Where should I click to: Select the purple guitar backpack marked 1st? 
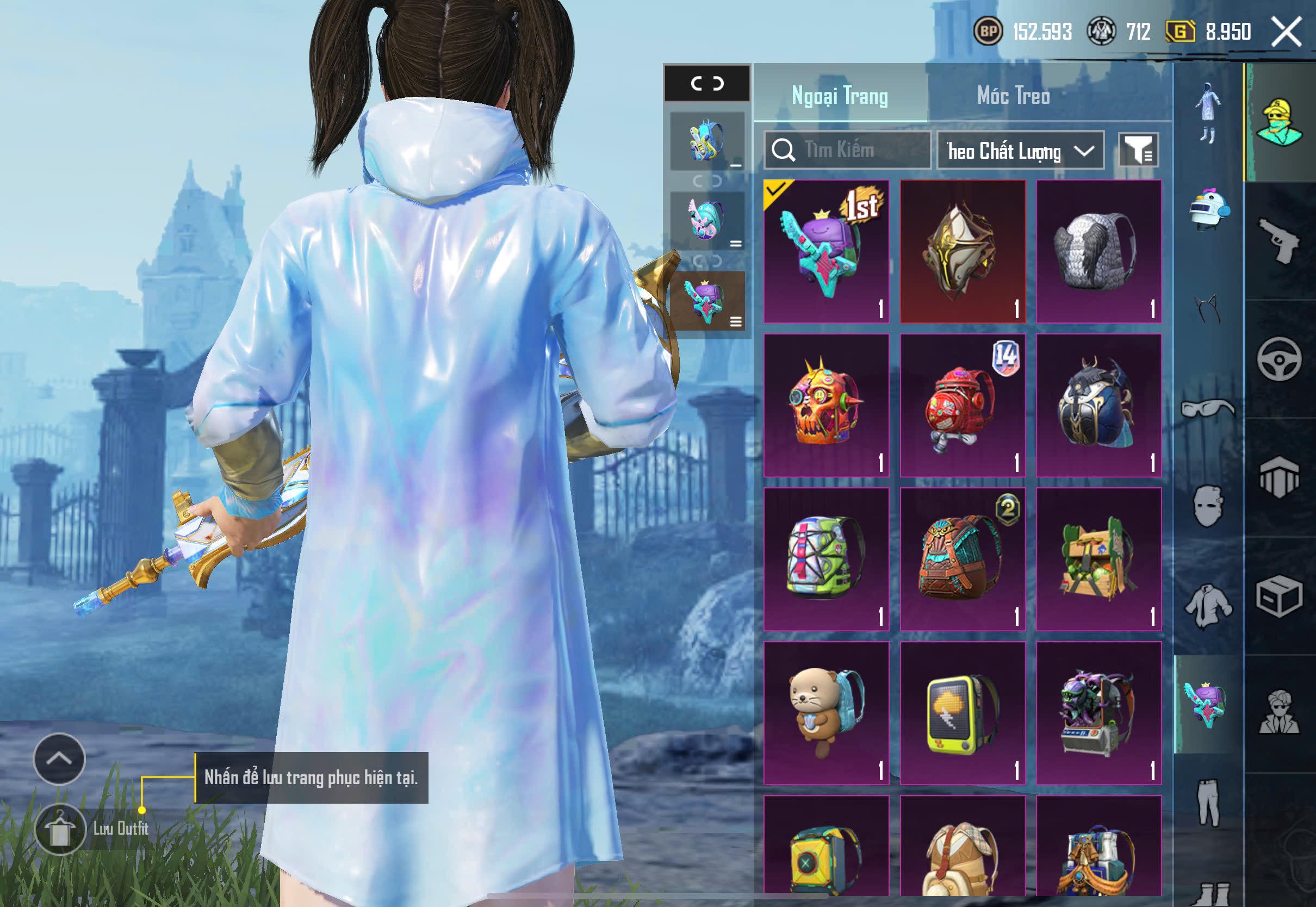tap(825, 251)
